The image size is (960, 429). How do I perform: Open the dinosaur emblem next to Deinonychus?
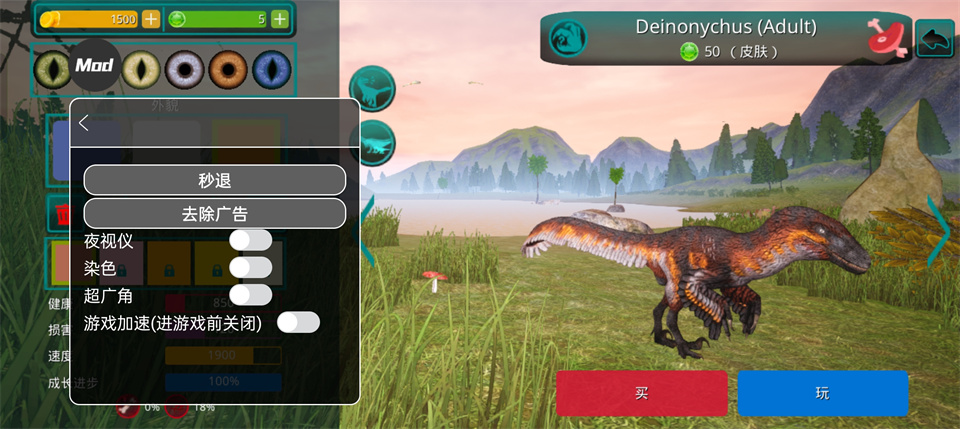568,38
